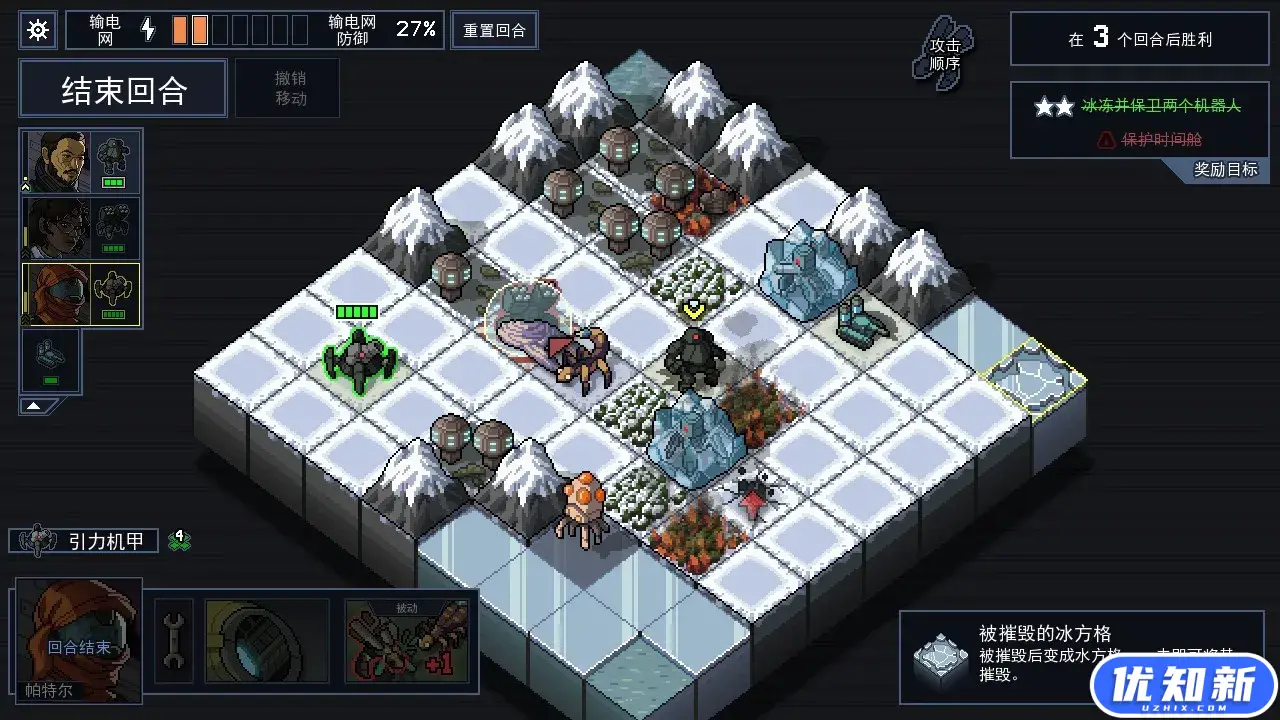Select the green-outlined gravity mech on board
Screen dimensions: 1280x720
coord(360,357)
